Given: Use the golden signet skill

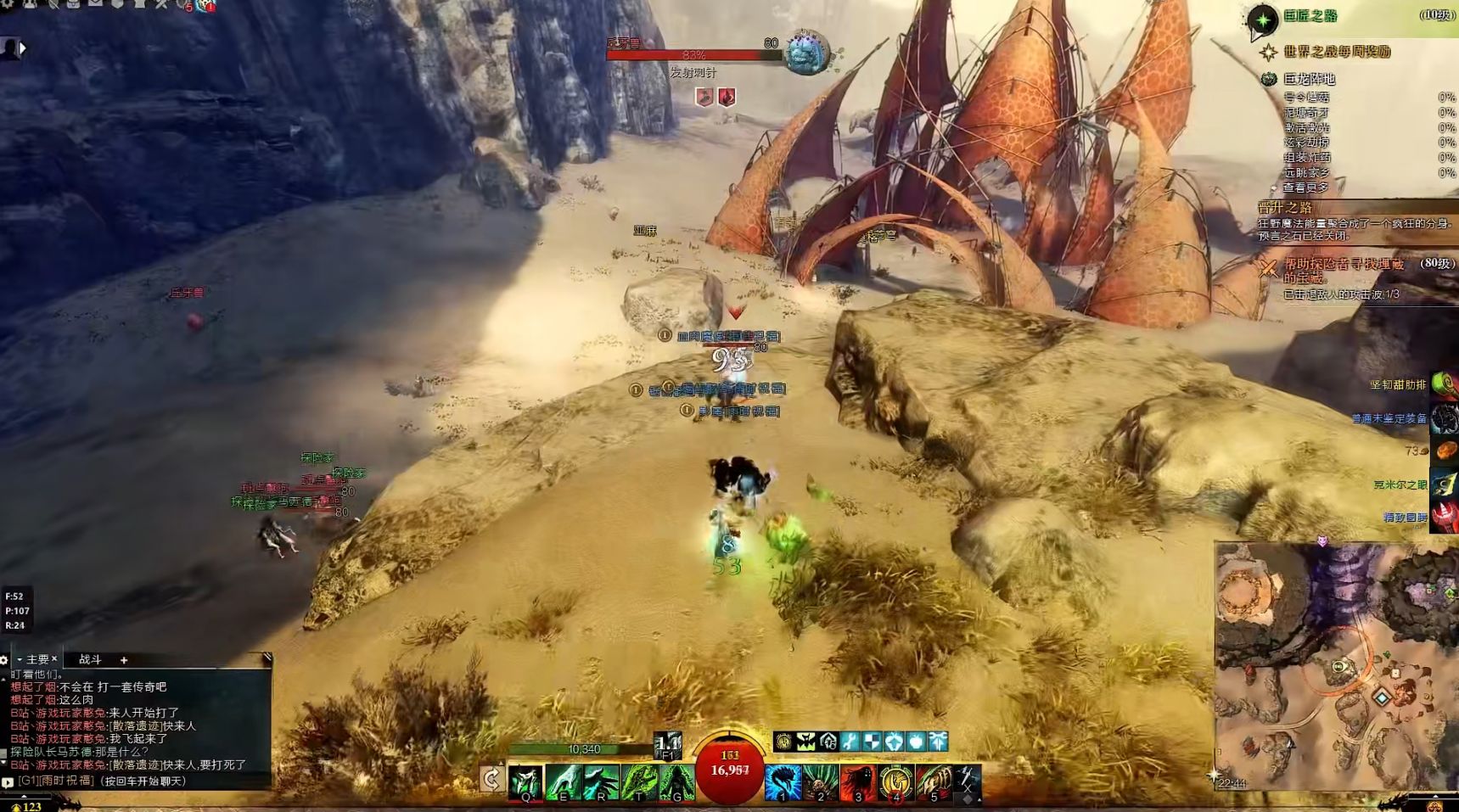Looking at the screenshot, I should point(895,781).
